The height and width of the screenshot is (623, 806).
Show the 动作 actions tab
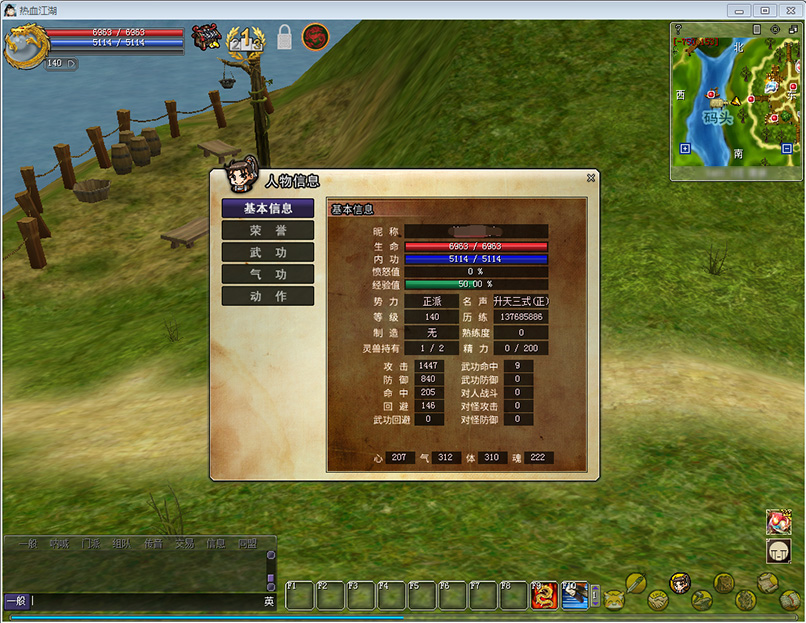click(268, 296)
